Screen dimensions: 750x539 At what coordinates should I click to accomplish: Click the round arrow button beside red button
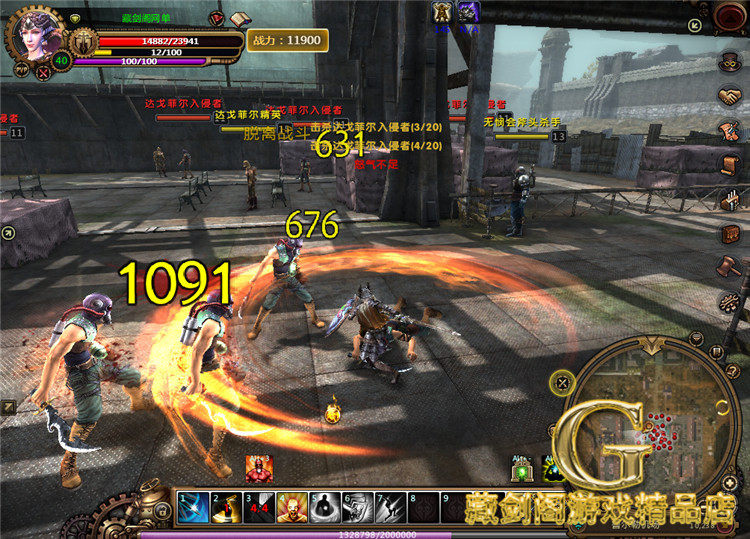pyautogui.click(x=696, y=24)
